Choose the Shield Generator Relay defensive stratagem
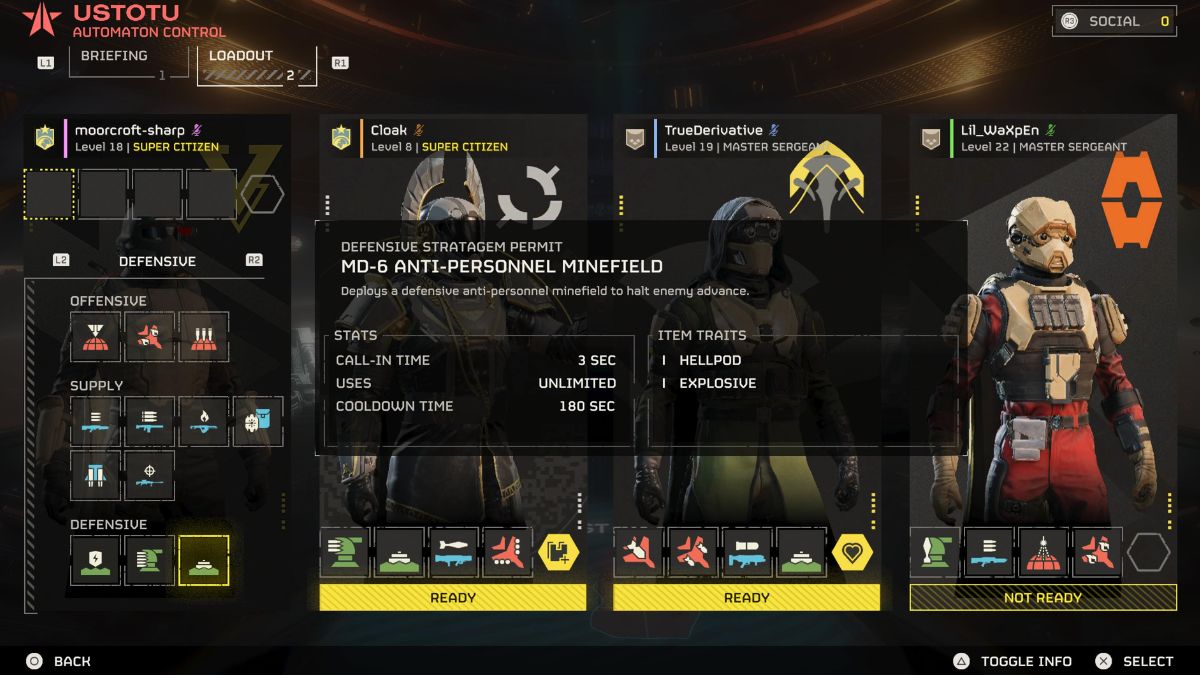This screenshot has width=1200, height=675. click(x=95, y=559)
